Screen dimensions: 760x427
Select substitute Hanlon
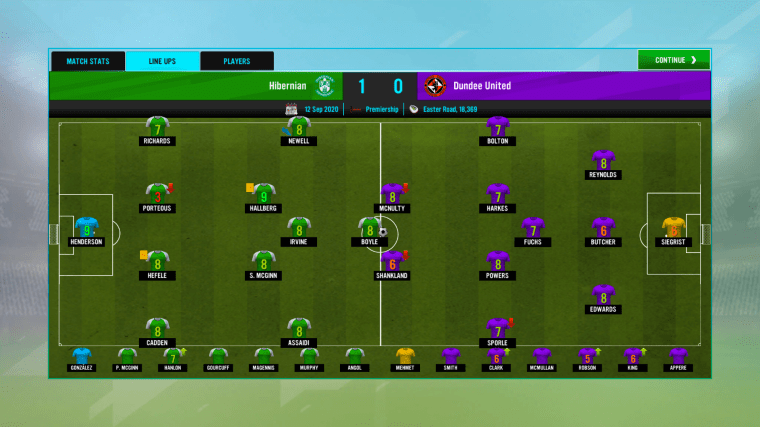pyautogui.click(x=172, y=356)
